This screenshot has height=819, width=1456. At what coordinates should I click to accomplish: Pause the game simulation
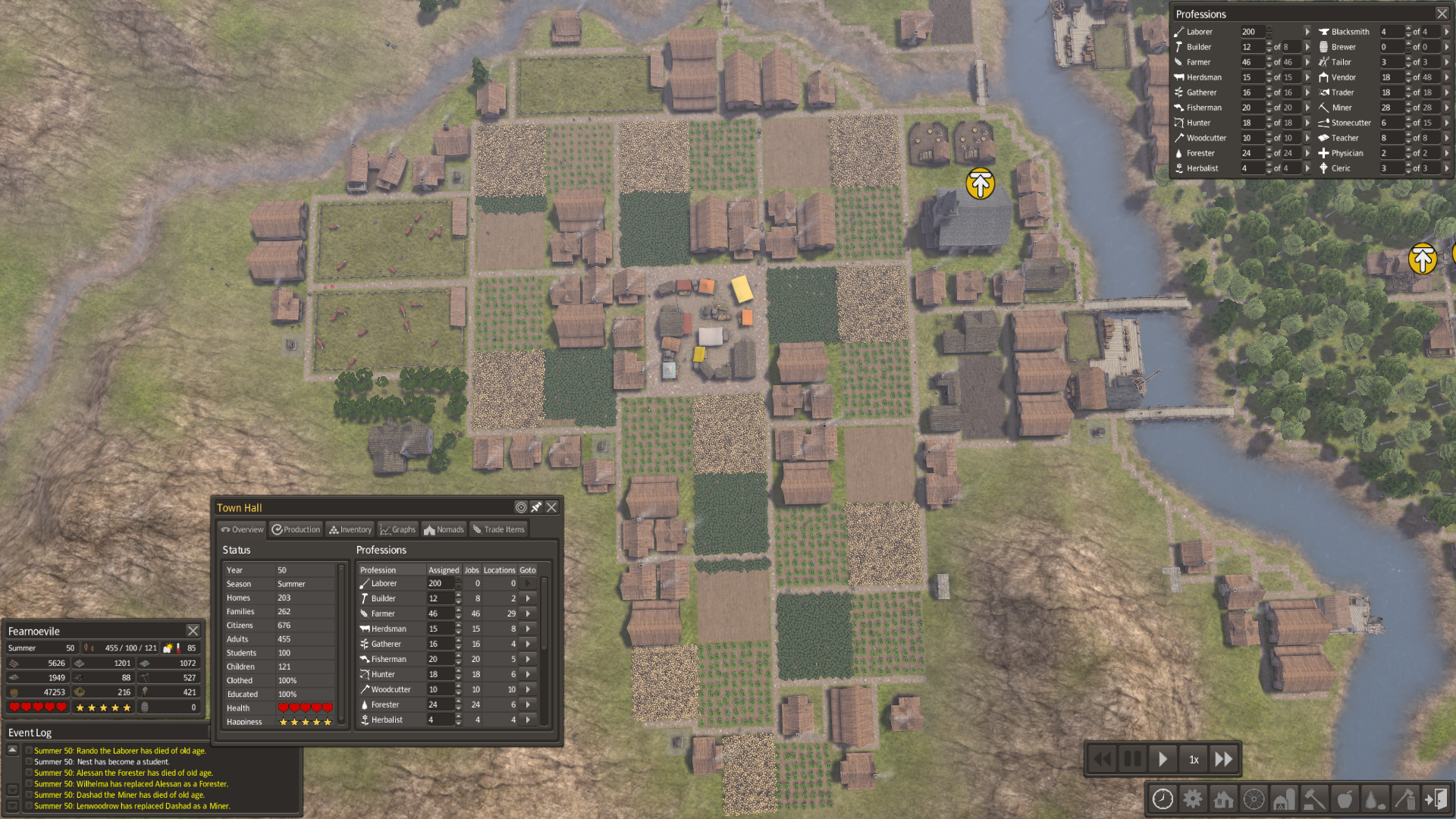[1132, 759]
